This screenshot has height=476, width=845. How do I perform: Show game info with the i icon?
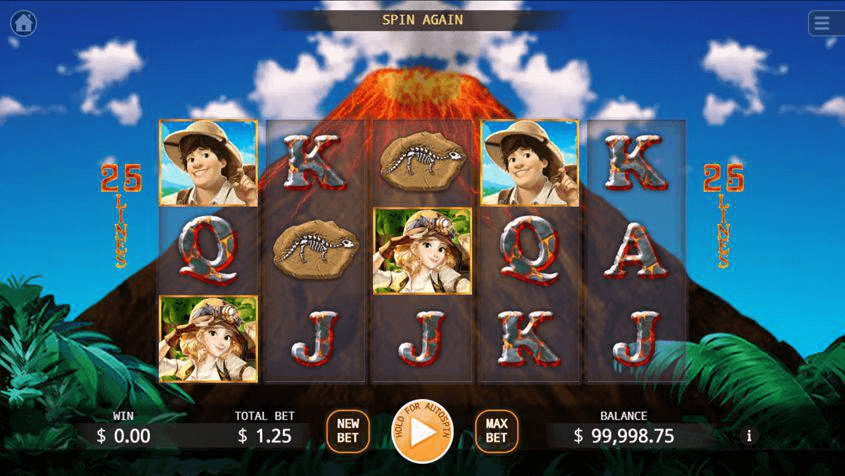pyautogui.click(x=749, y=435)
